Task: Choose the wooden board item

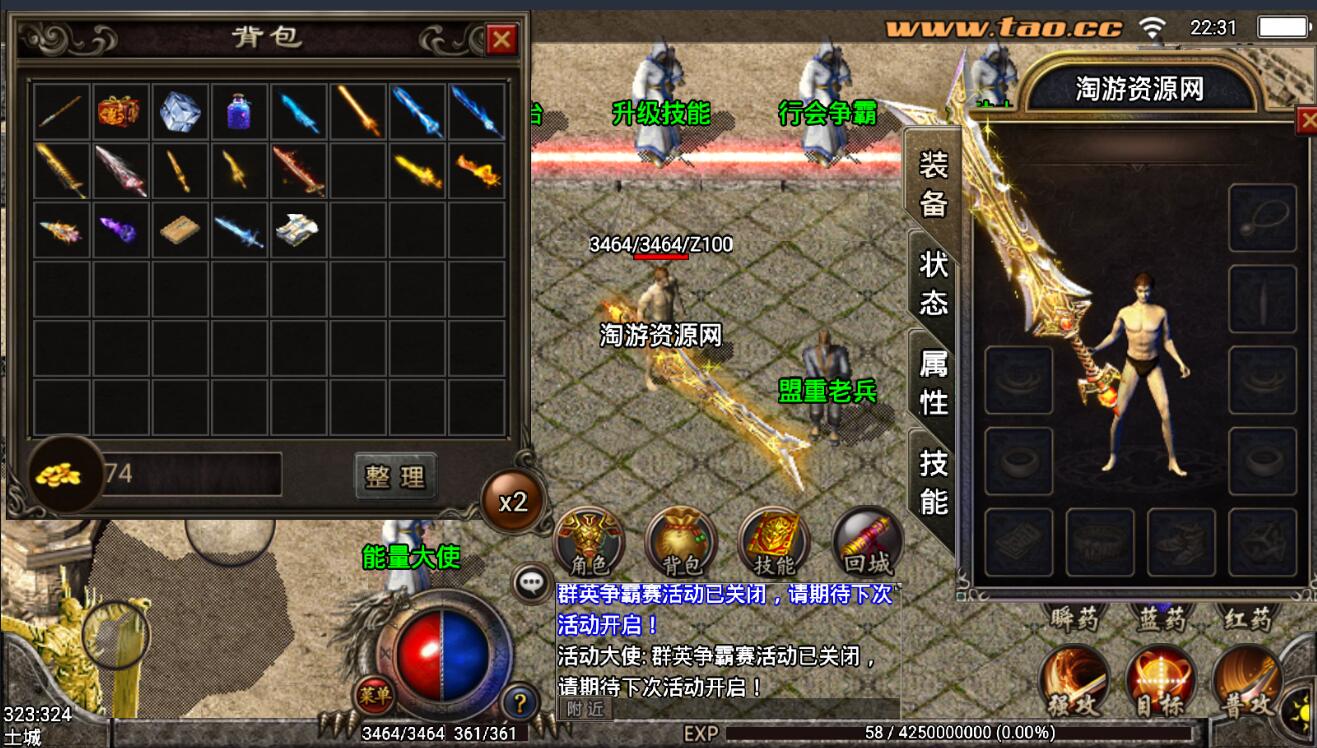Action: (180, 231)
